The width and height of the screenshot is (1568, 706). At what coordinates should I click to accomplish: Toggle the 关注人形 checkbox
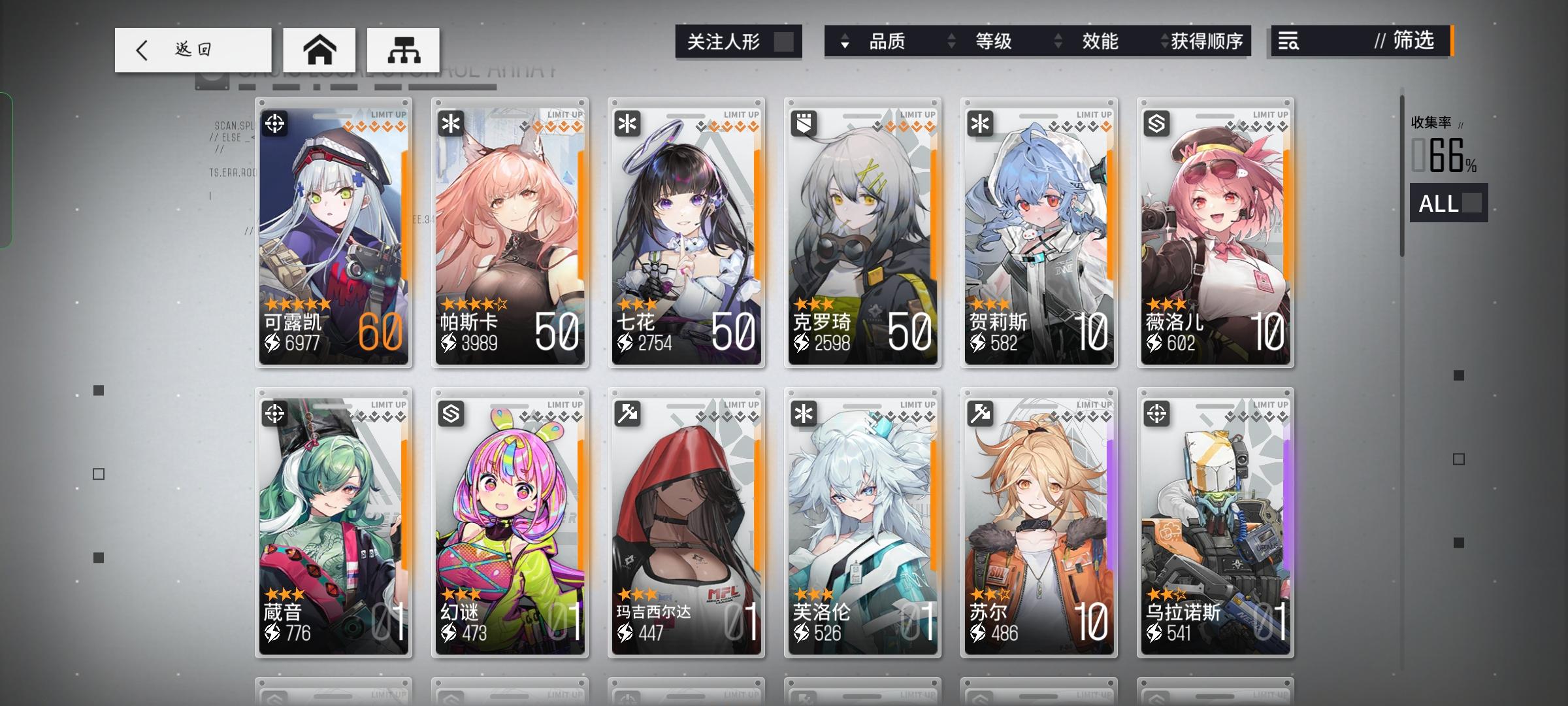tap(785, 41)
